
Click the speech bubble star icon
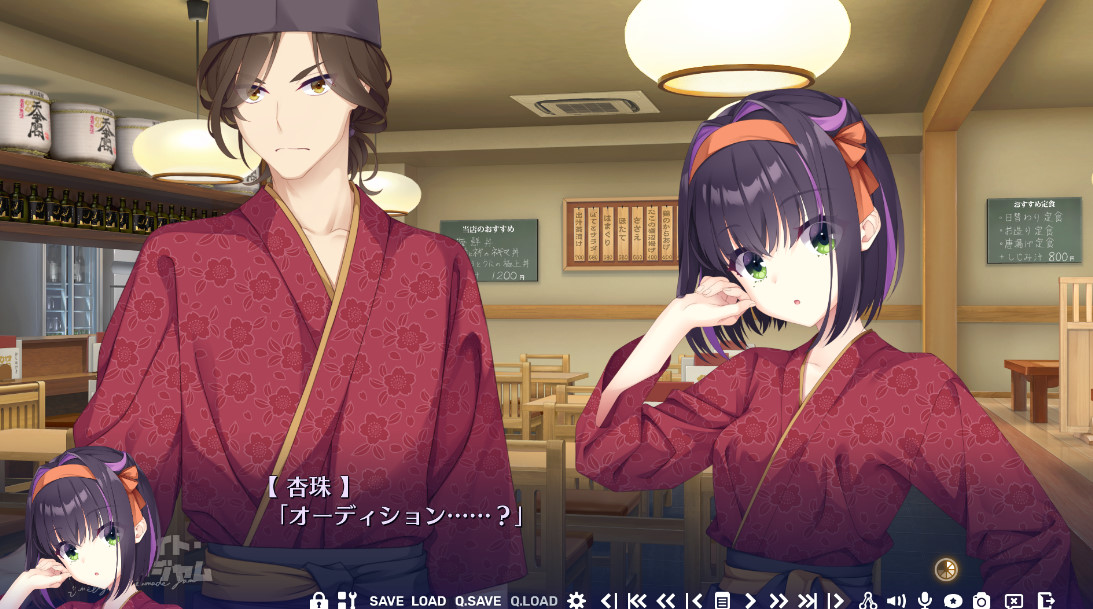(x=953, y=601)
